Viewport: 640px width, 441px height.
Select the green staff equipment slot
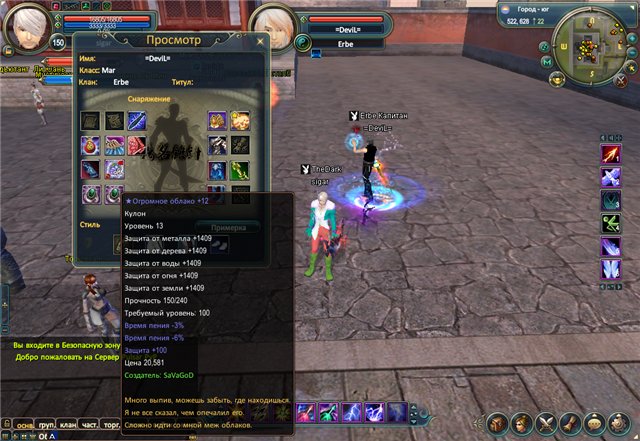[239, 170]
